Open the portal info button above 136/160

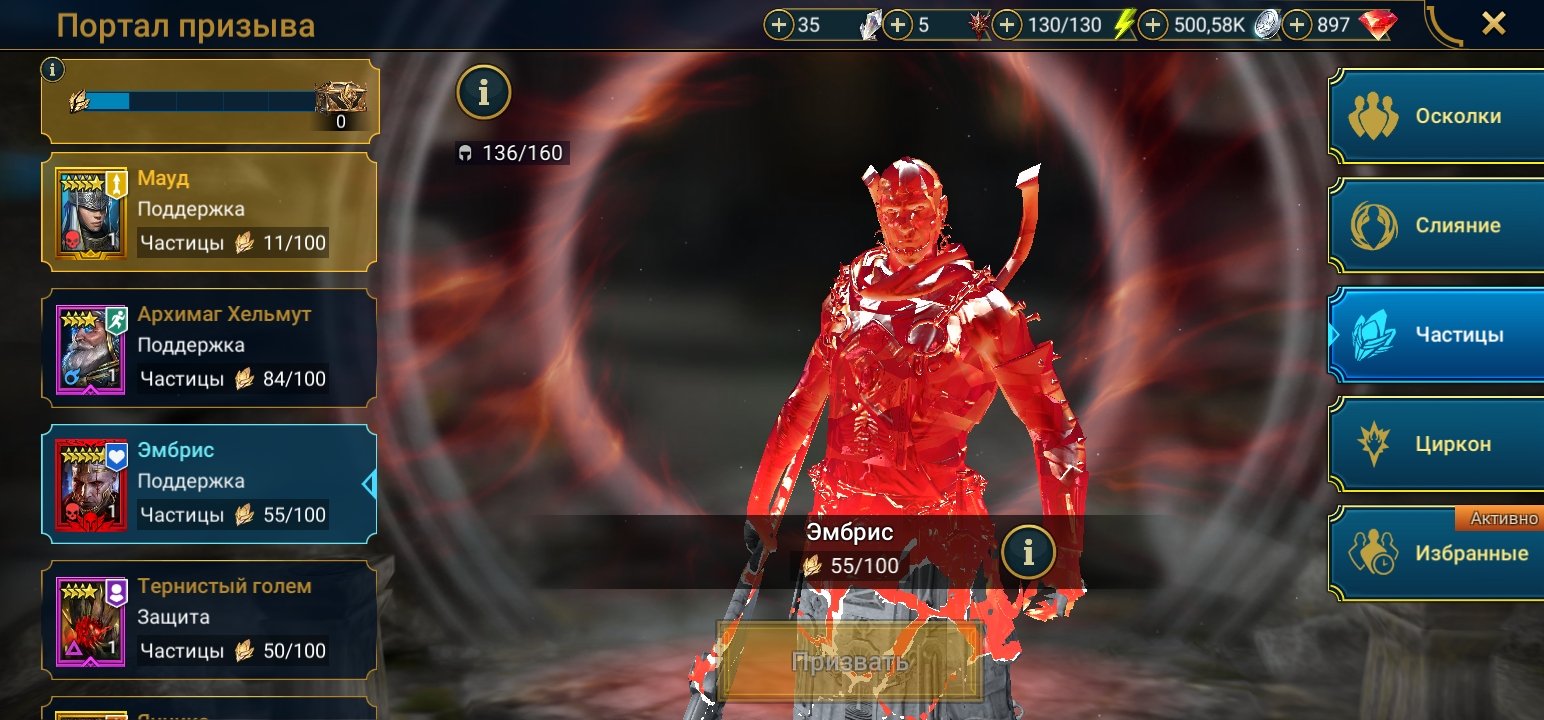pos(484,93)
